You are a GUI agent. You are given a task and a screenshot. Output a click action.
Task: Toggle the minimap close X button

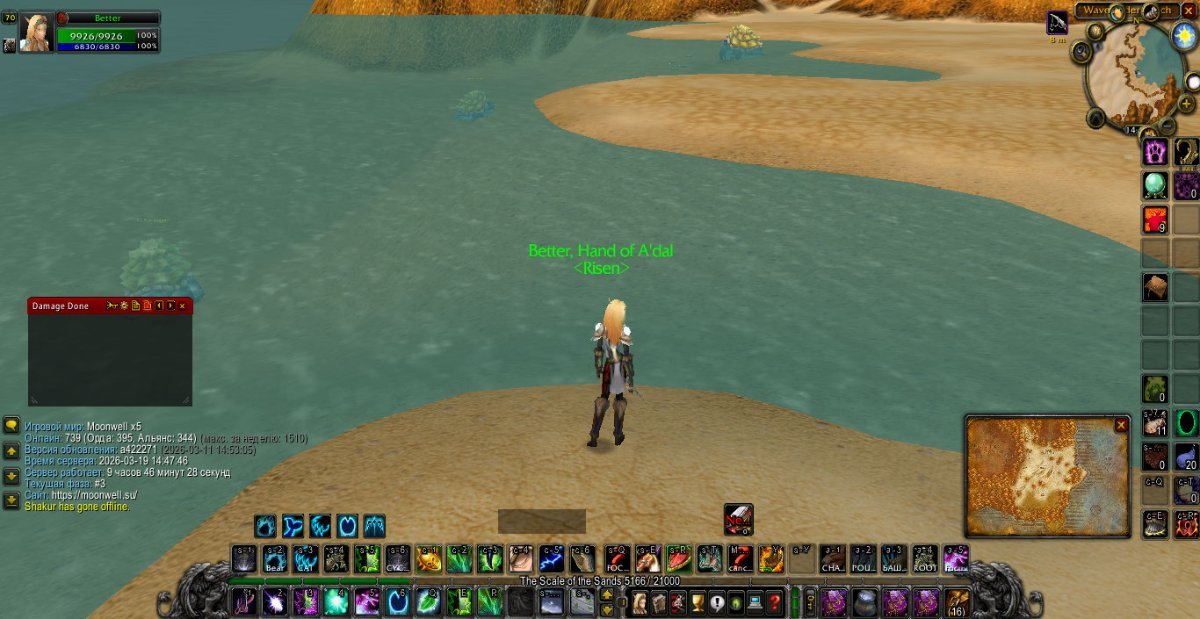tap(1188, 9)
